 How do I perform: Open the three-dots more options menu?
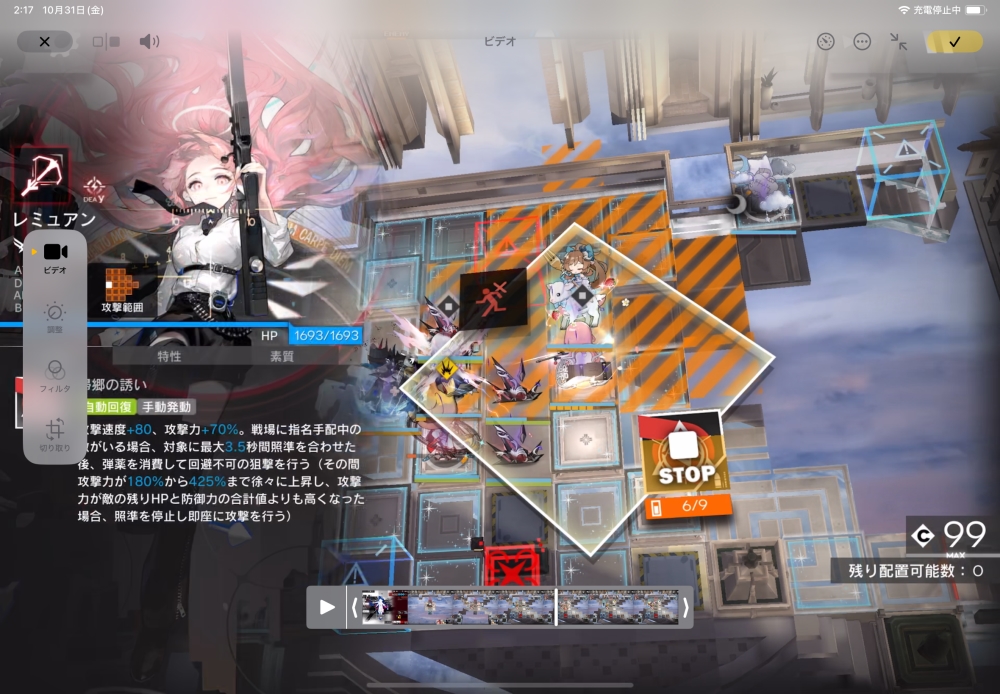pyautogui.click(x=862, y=41)
